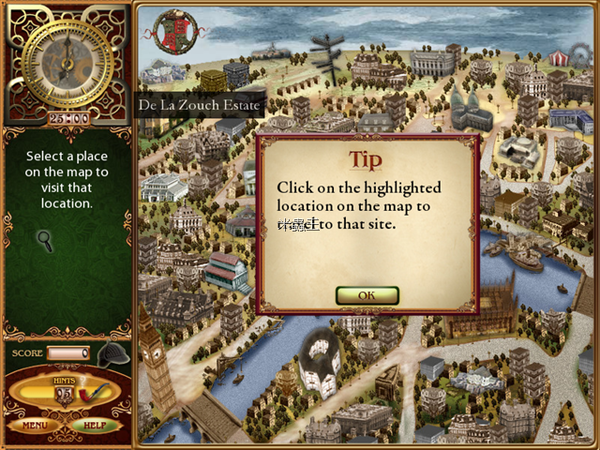This screenshot has width=600, height=450.
Task: Open the Help screen
Action: pos(95,425)
